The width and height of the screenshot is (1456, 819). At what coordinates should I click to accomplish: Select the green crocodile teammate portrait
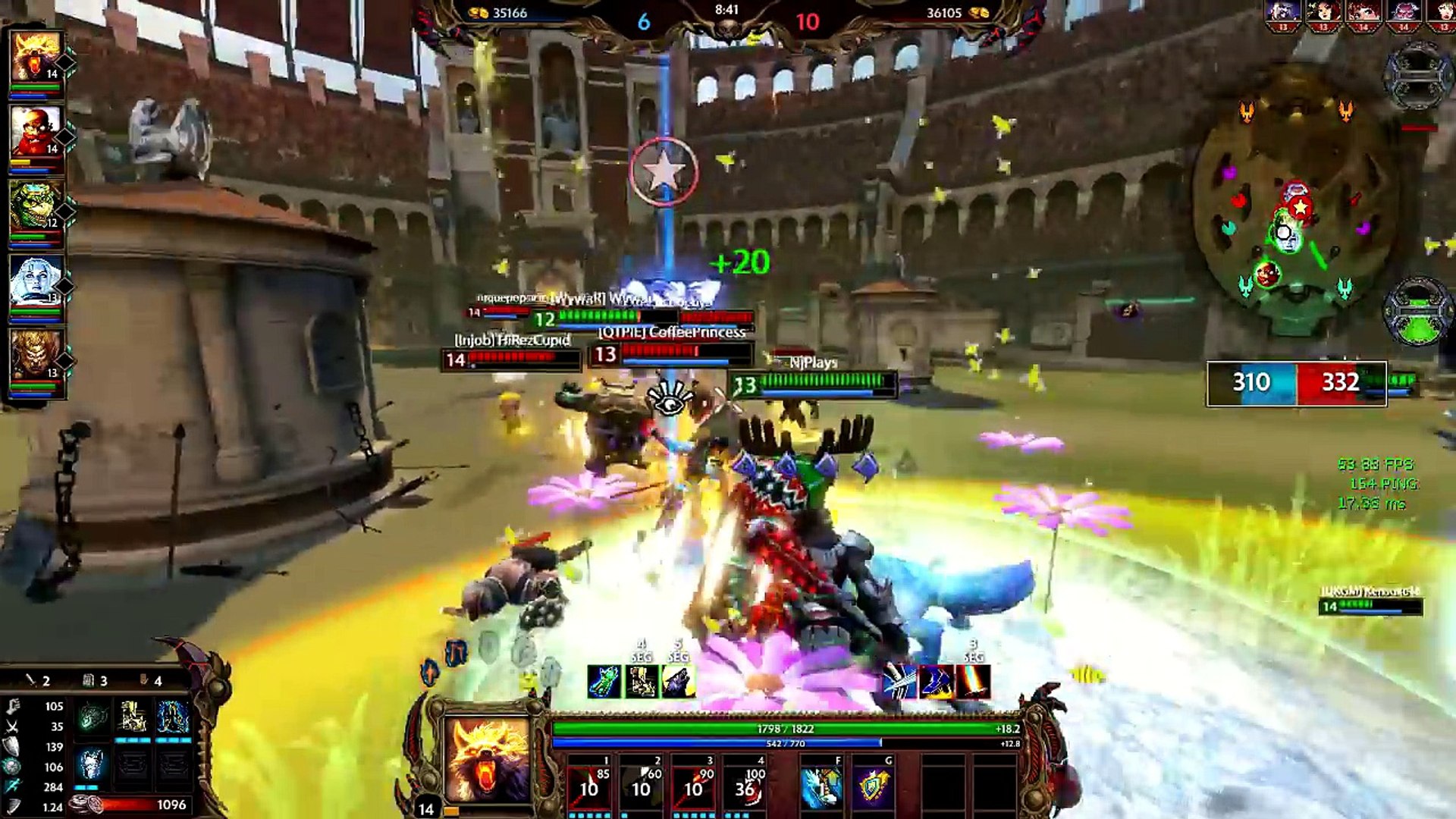(x=35, y=206)
